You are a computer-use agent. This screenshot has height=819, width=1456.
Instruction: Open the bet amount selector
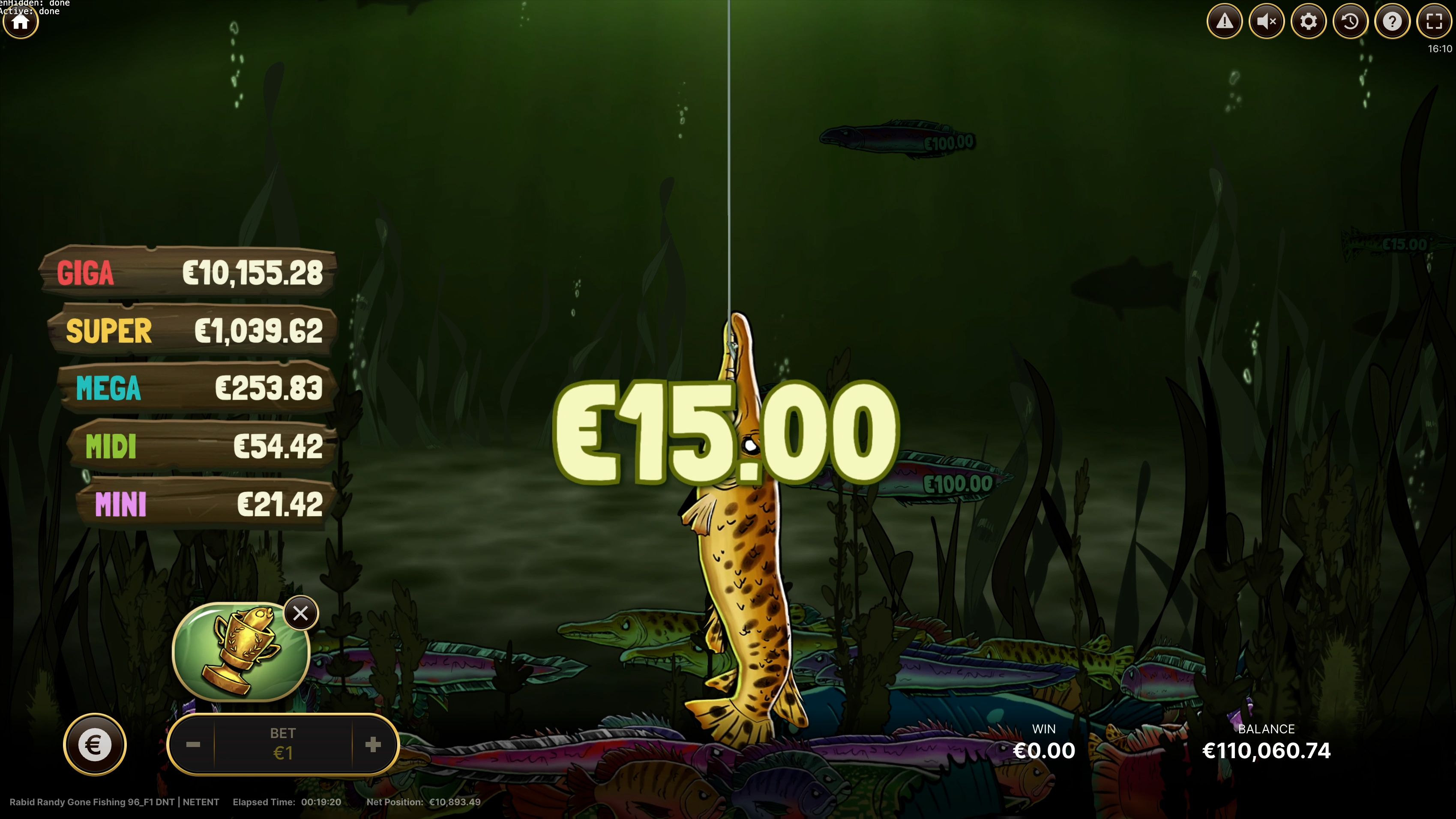pos(283,744)
